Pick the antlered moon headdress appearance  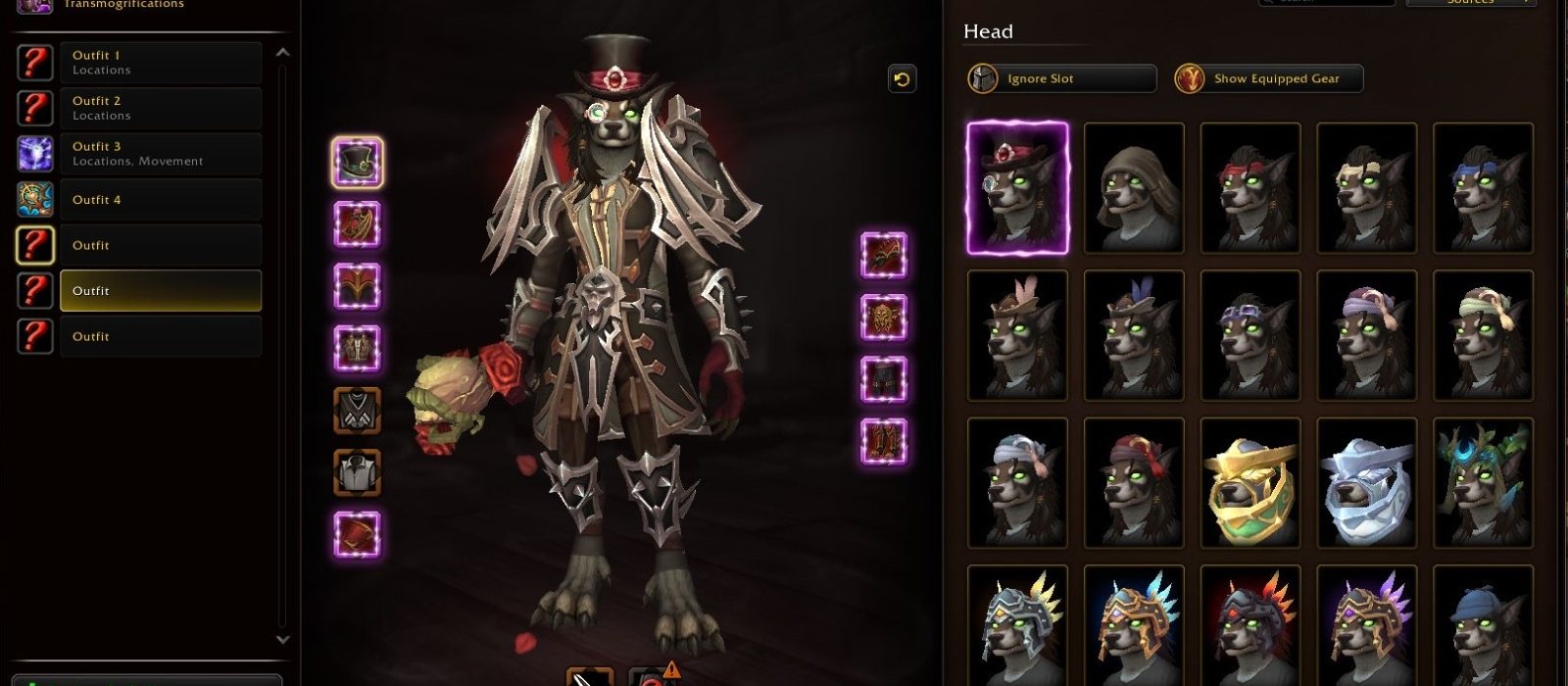(x=1483, y=483)
